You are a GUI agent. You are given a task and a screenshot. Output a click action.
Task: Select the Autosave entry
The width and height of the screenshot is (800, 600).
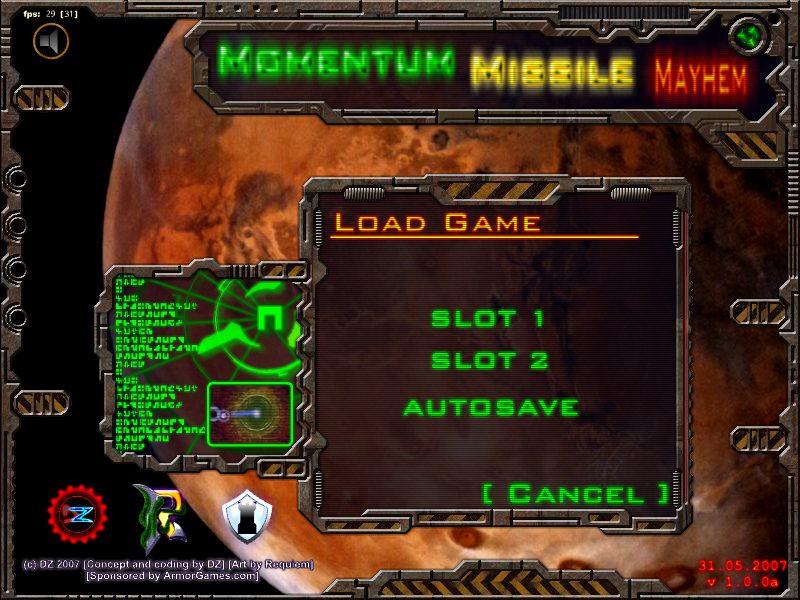point(491,408)
